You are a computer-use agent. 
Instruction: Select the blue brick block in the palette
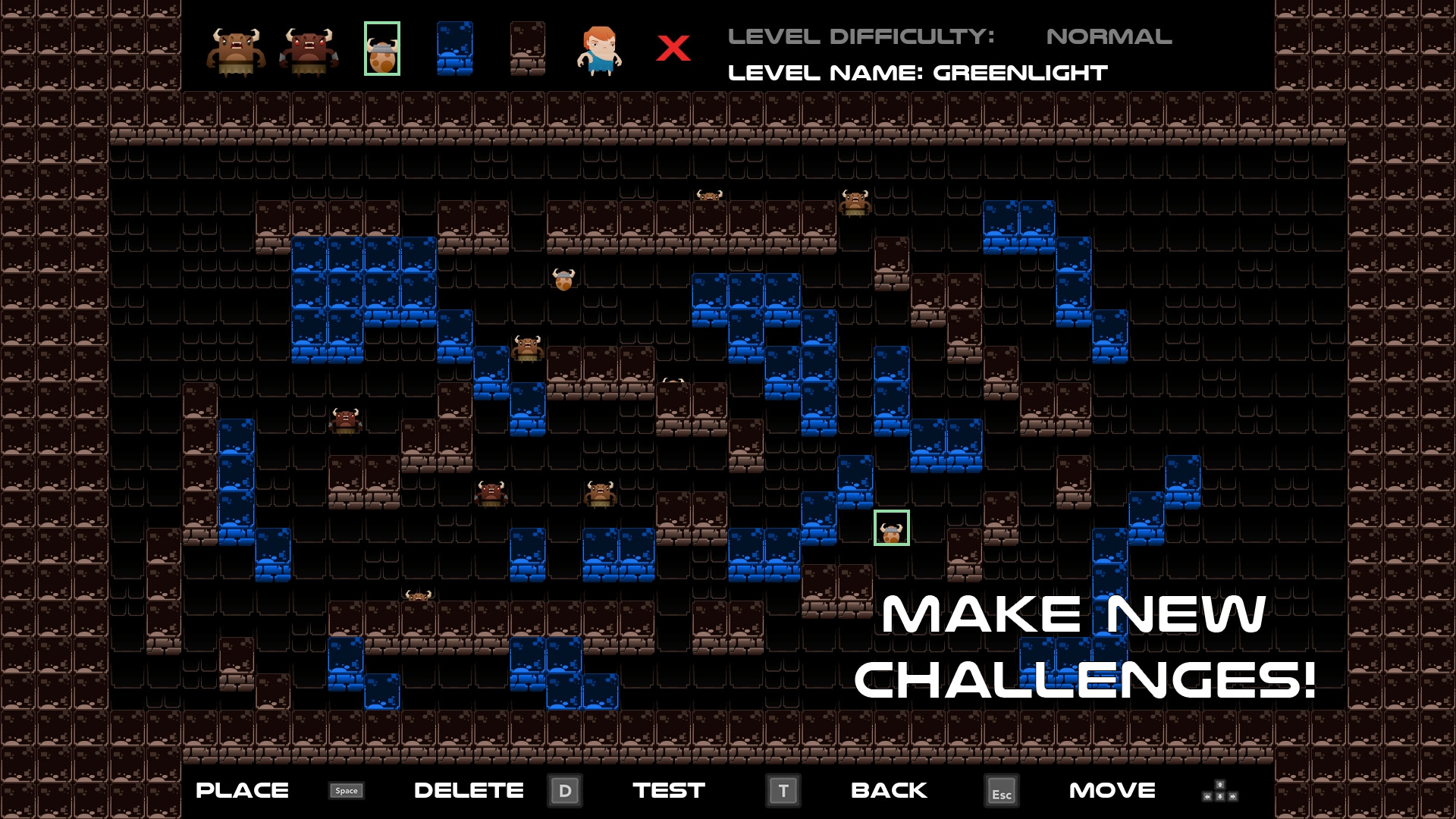(x=453, y=50)
